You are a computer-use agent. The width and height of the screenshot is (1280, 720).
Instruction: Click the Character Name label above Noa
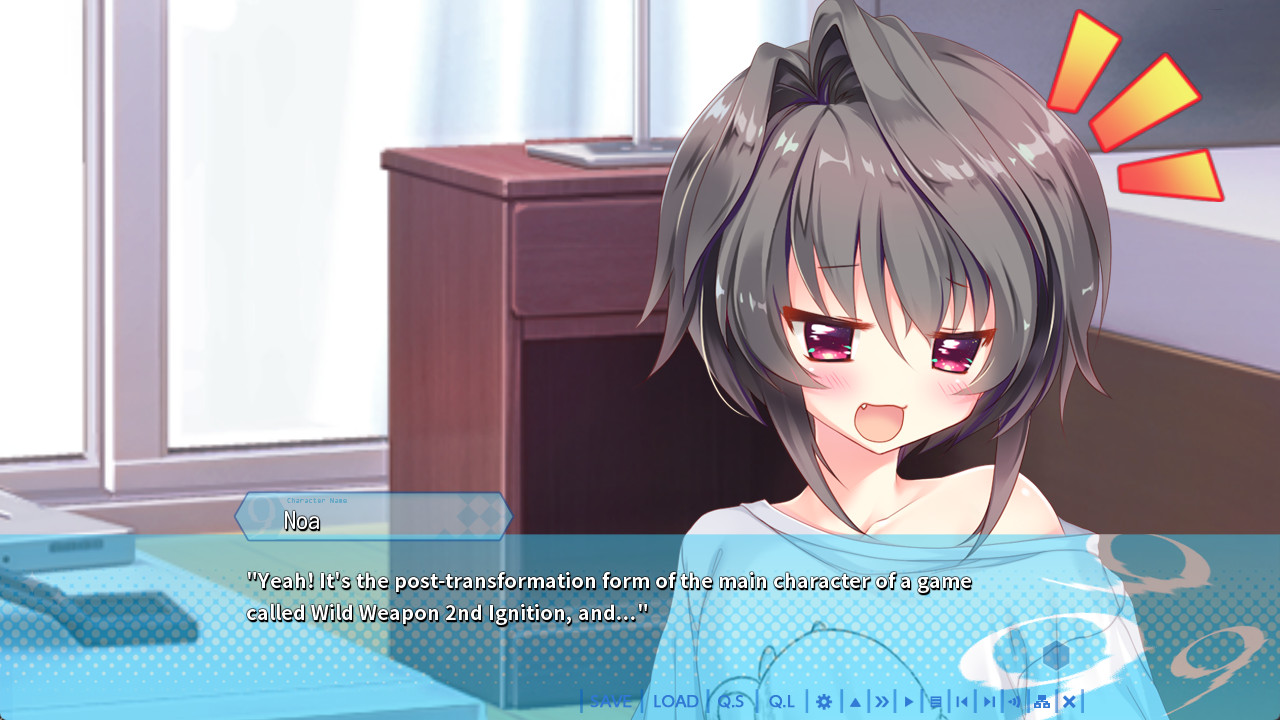[x=316, y=502]
